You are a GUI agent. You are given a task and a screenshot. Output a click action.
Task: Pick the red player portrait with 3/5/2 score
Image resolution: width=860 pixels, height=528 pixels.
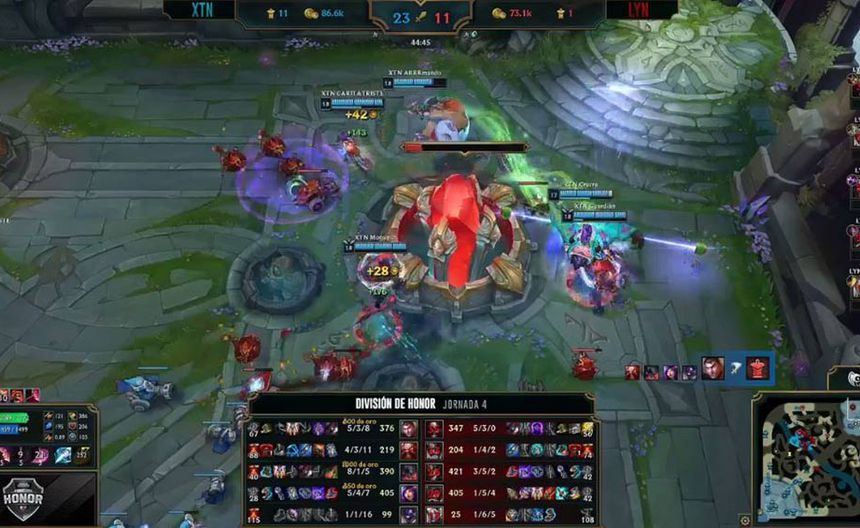[x=435, y=472]
